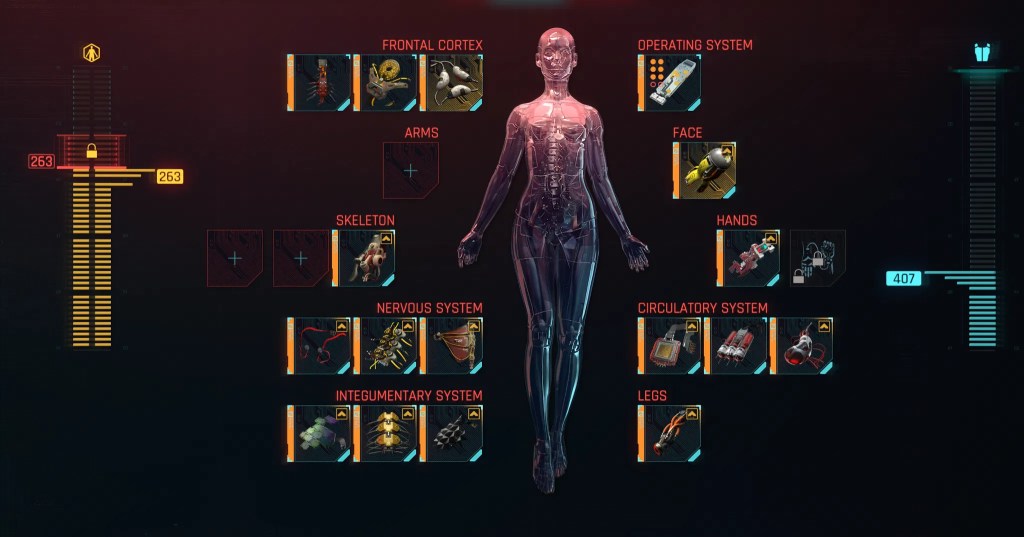Open the golden spine Nervous System implant
This screenshot has height=537, width=1024.
pos(386,346)
